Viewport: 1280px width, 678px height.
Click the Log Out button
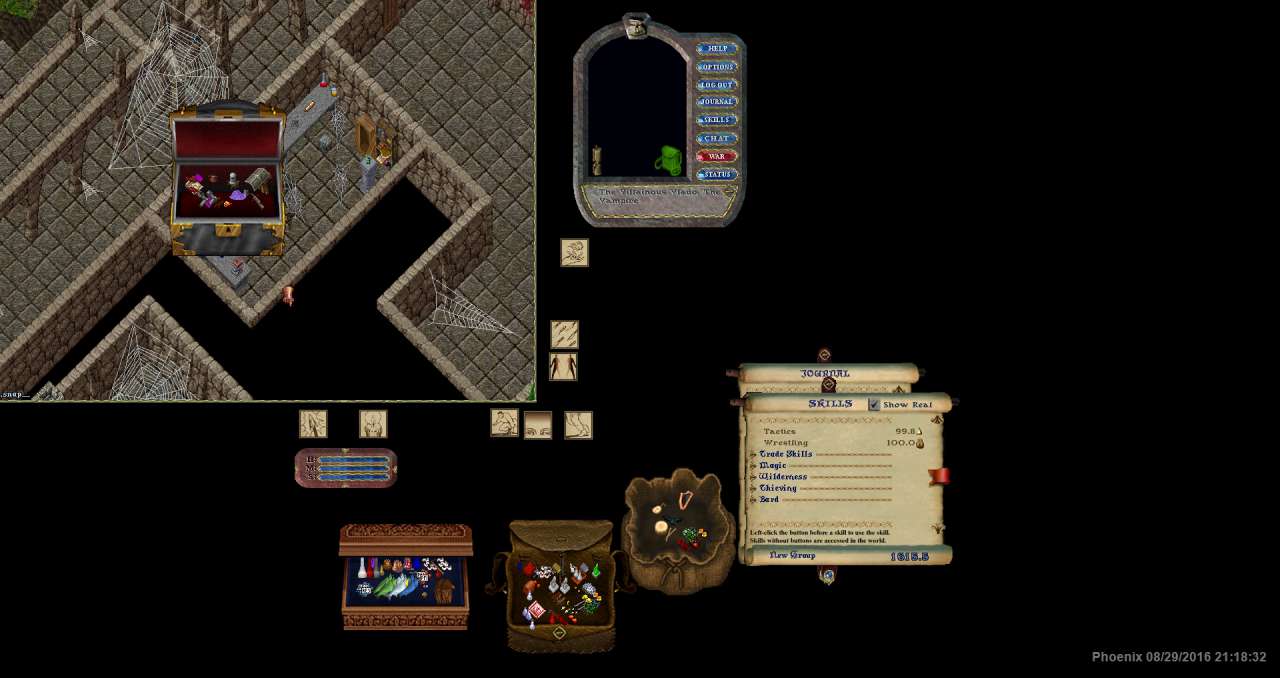coord(717,85)
